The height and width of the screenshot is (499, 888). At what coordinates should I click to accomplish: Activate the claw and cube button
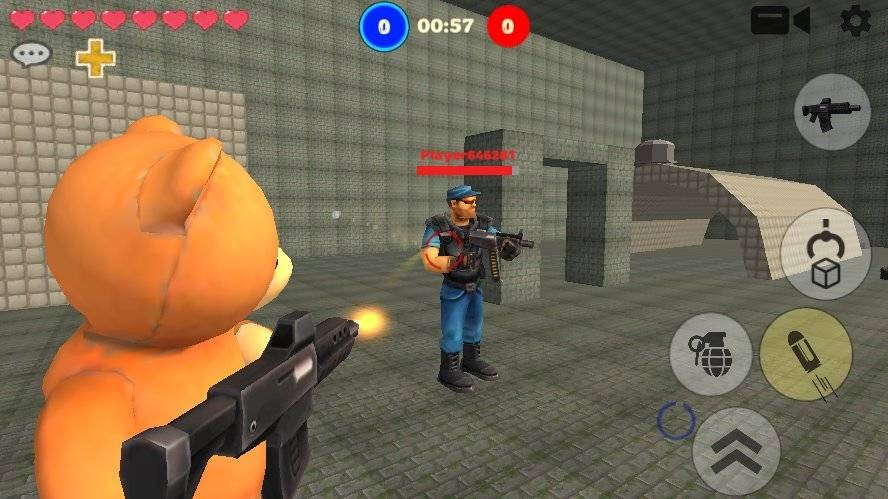pos(825,254)
